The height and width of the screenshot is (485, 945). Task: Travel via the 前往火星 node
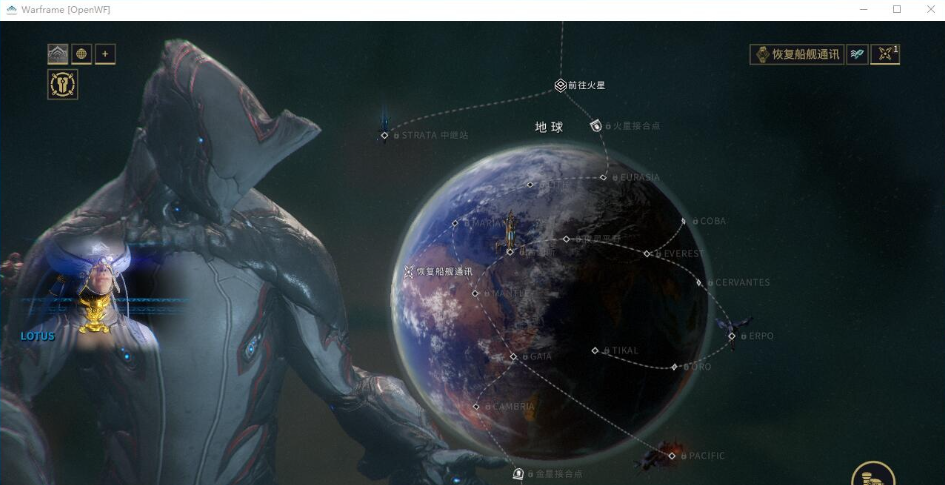click(x=561, y=86)
